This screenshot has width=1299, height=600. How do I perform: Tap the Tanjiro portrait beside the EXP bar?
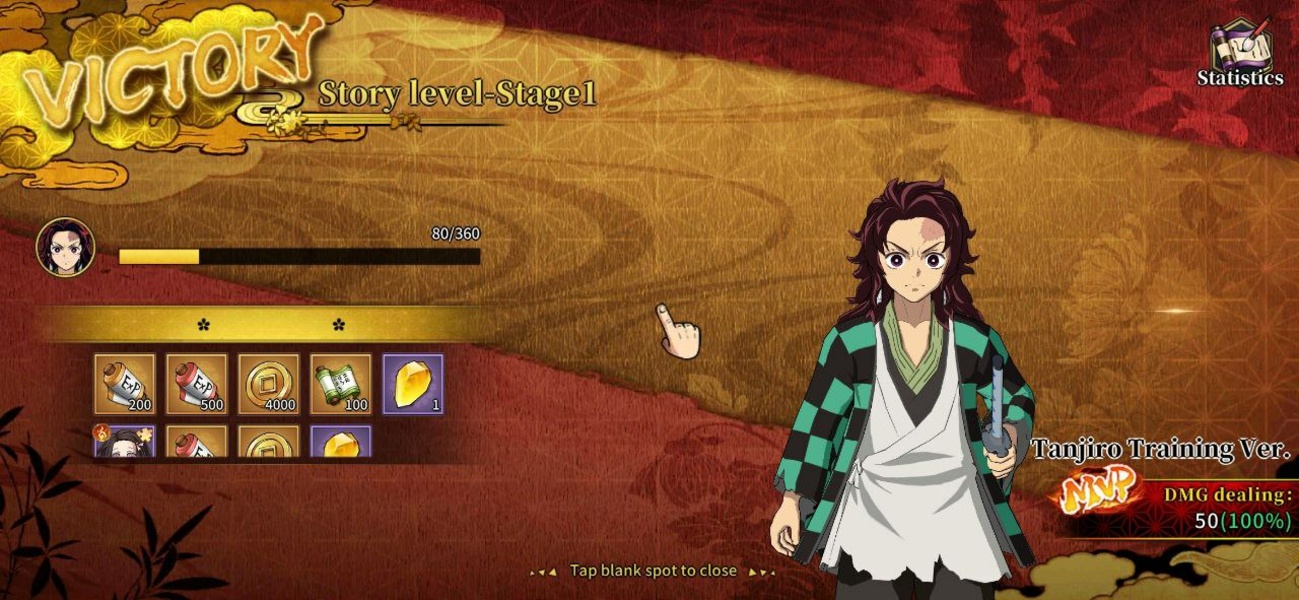point(66,247)
